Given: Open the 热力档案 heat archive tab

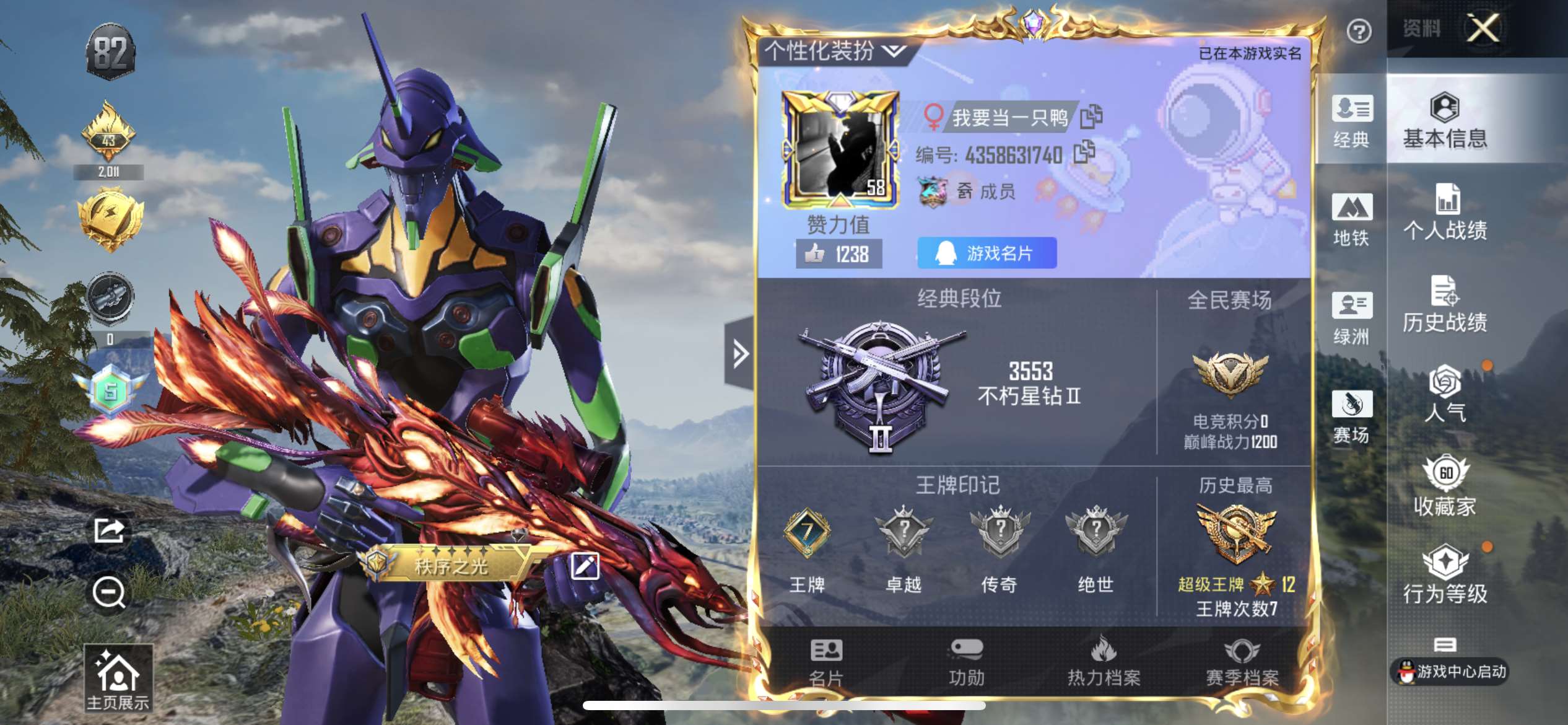Looking at the screenshot, I should (x=1104, y=663).
